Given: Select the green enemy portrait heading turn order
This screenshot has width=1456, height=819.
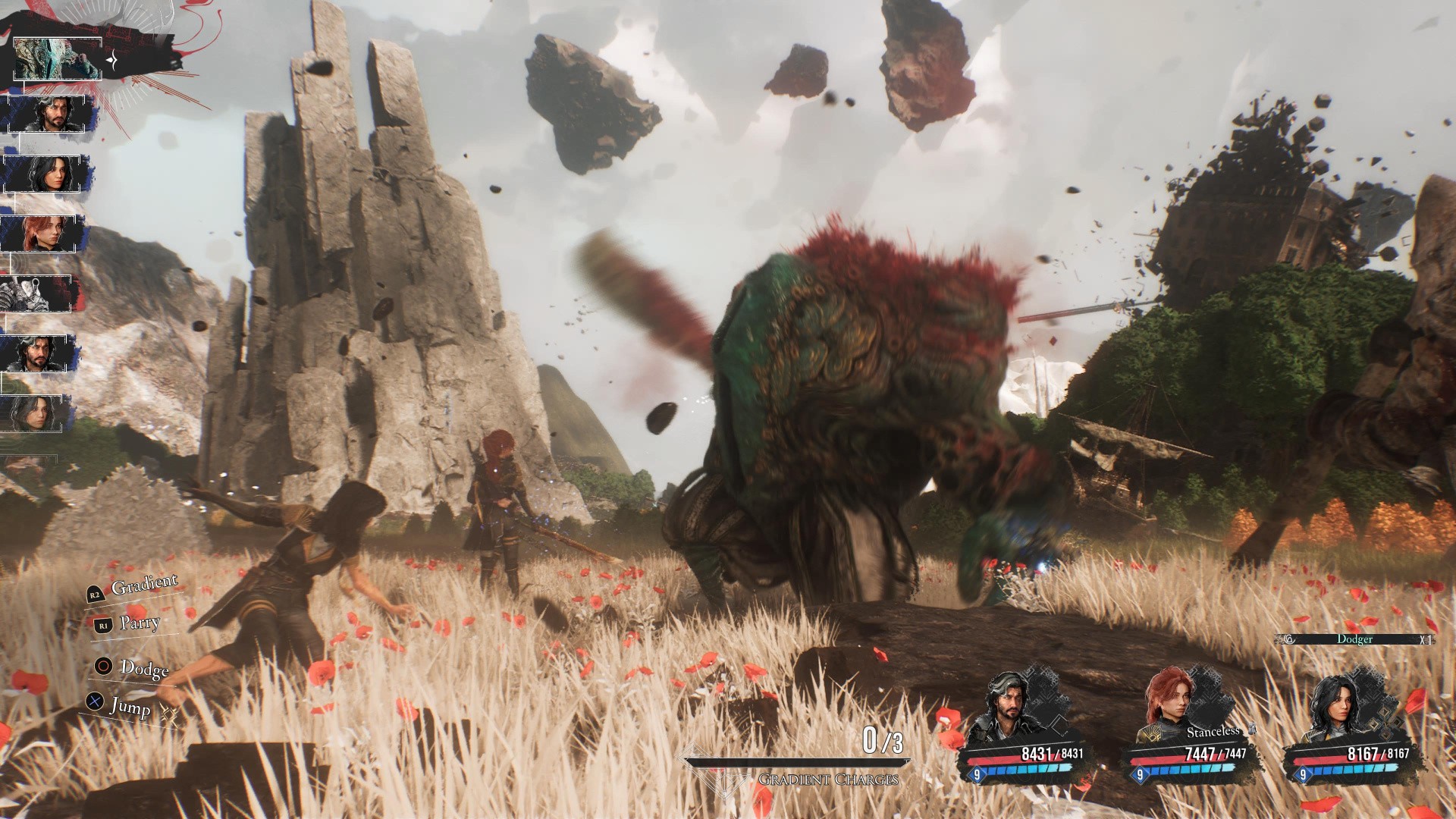Looking at the screenshot, I should (x=58, y=58).
